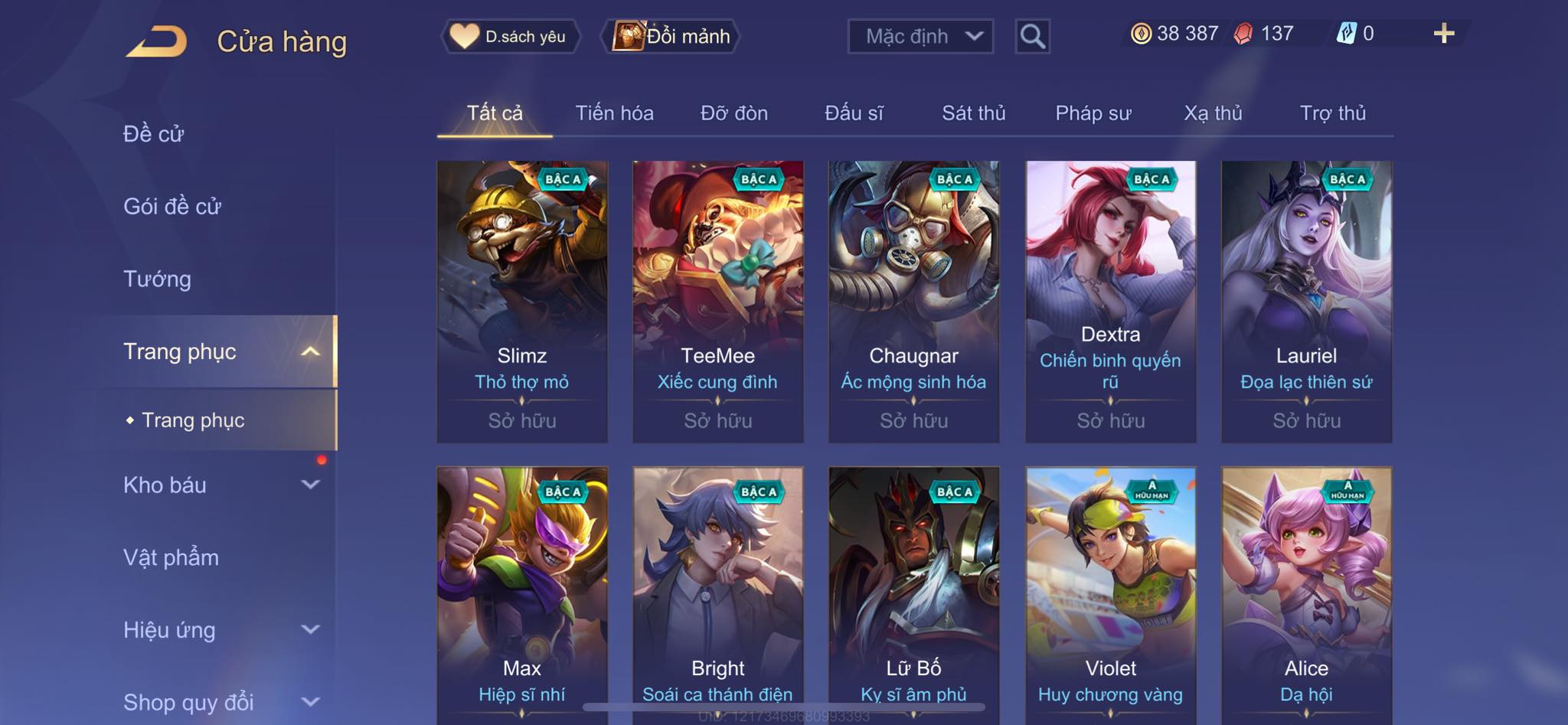Choose the Dextra Chiến binh quyến rũ card
Screen dimensions: 1568x725
tap(1110, 301)
